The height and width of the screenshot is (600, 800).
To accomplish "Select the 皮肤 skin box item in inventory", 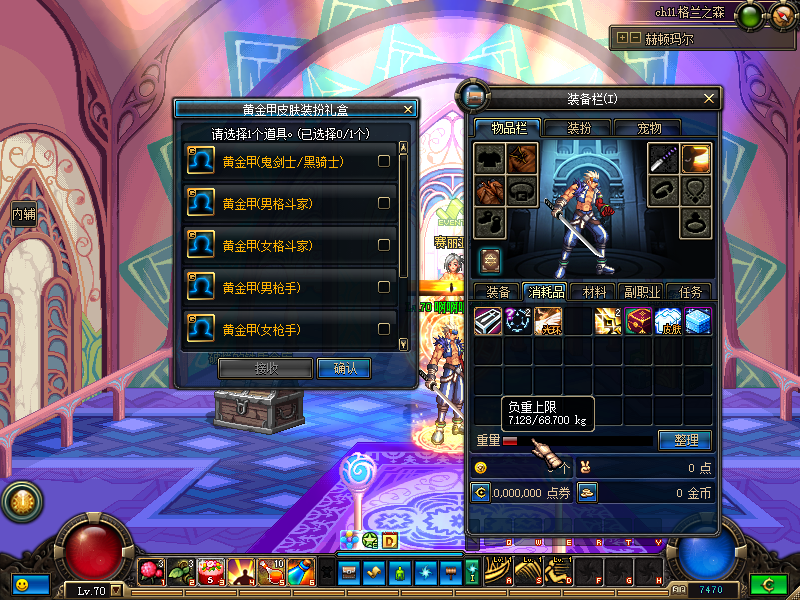I will (668, 321).
